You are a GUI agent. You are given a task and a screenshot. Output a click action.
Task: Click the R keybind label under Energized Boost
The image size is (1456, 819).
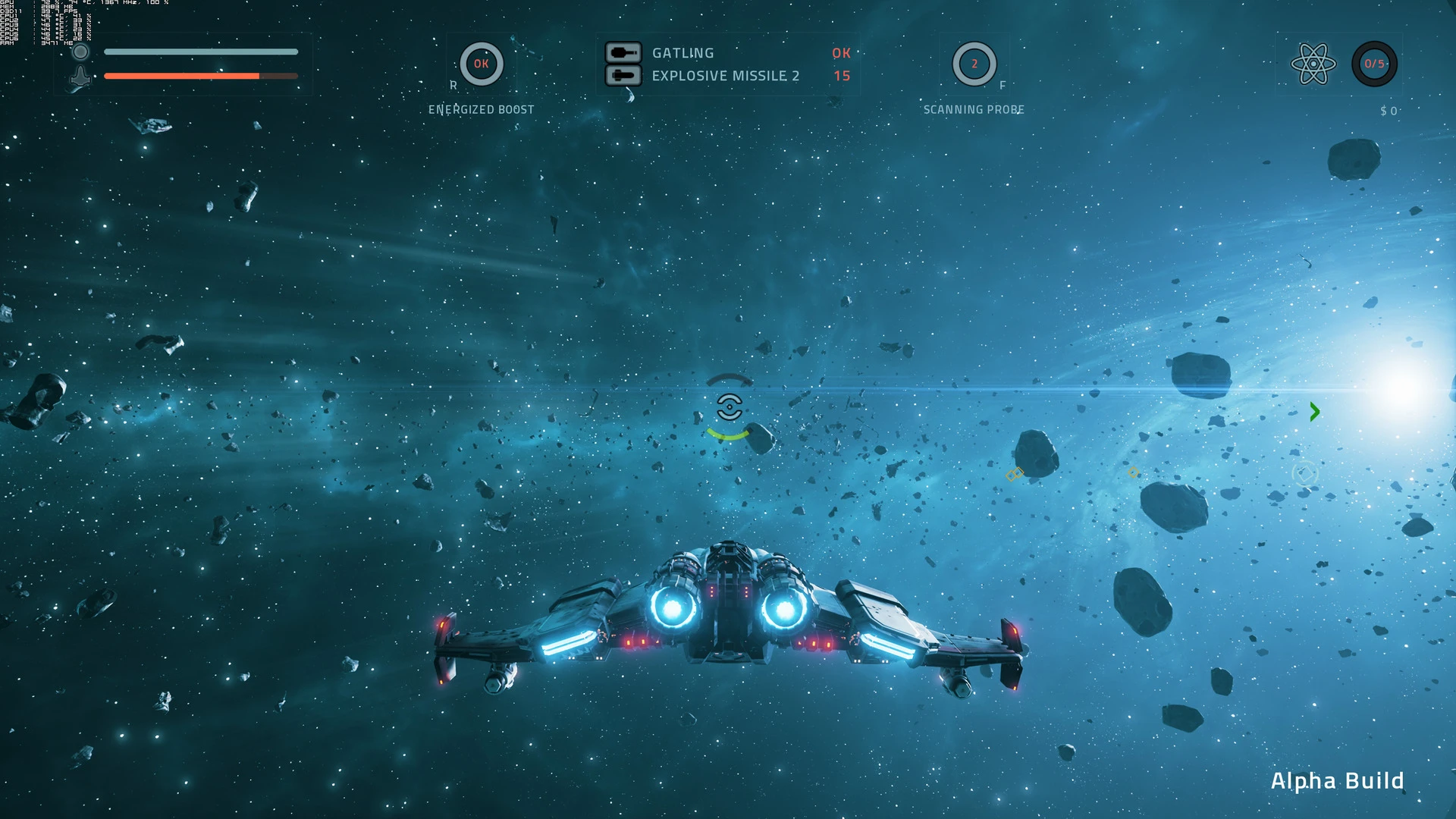[453, 86]
